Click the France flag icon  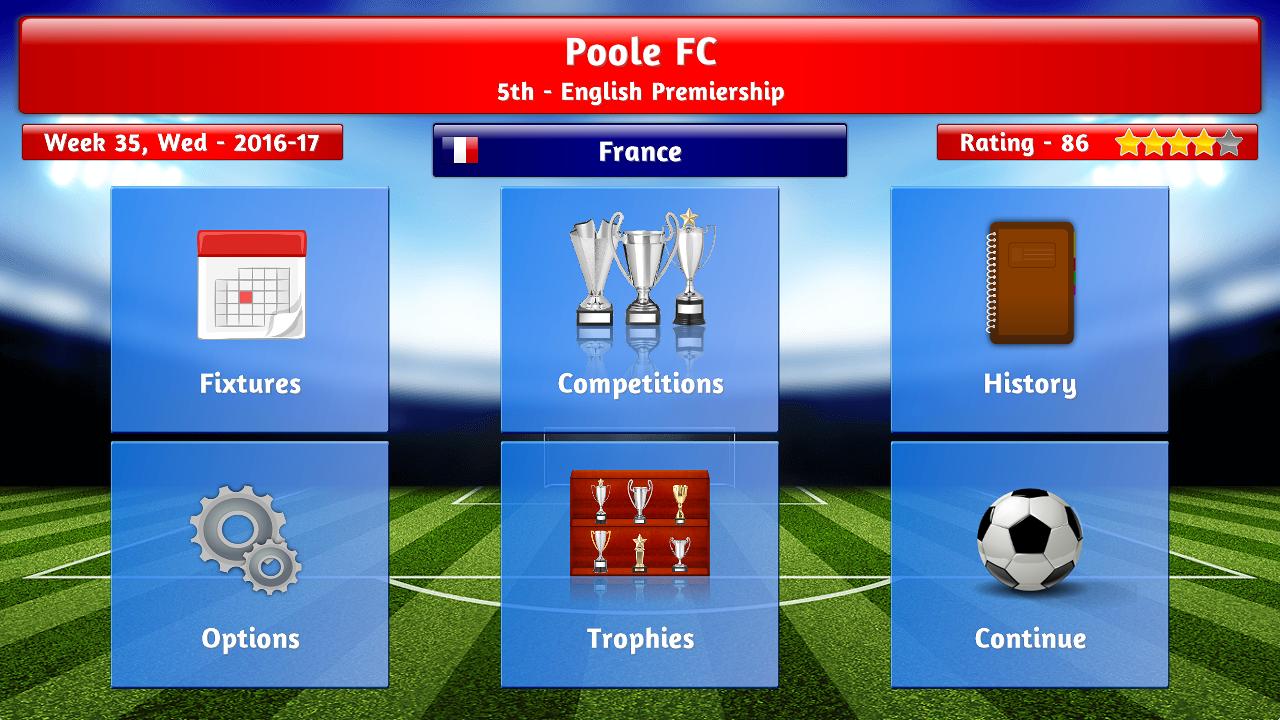pyautogui.click(x=461, y=150)
